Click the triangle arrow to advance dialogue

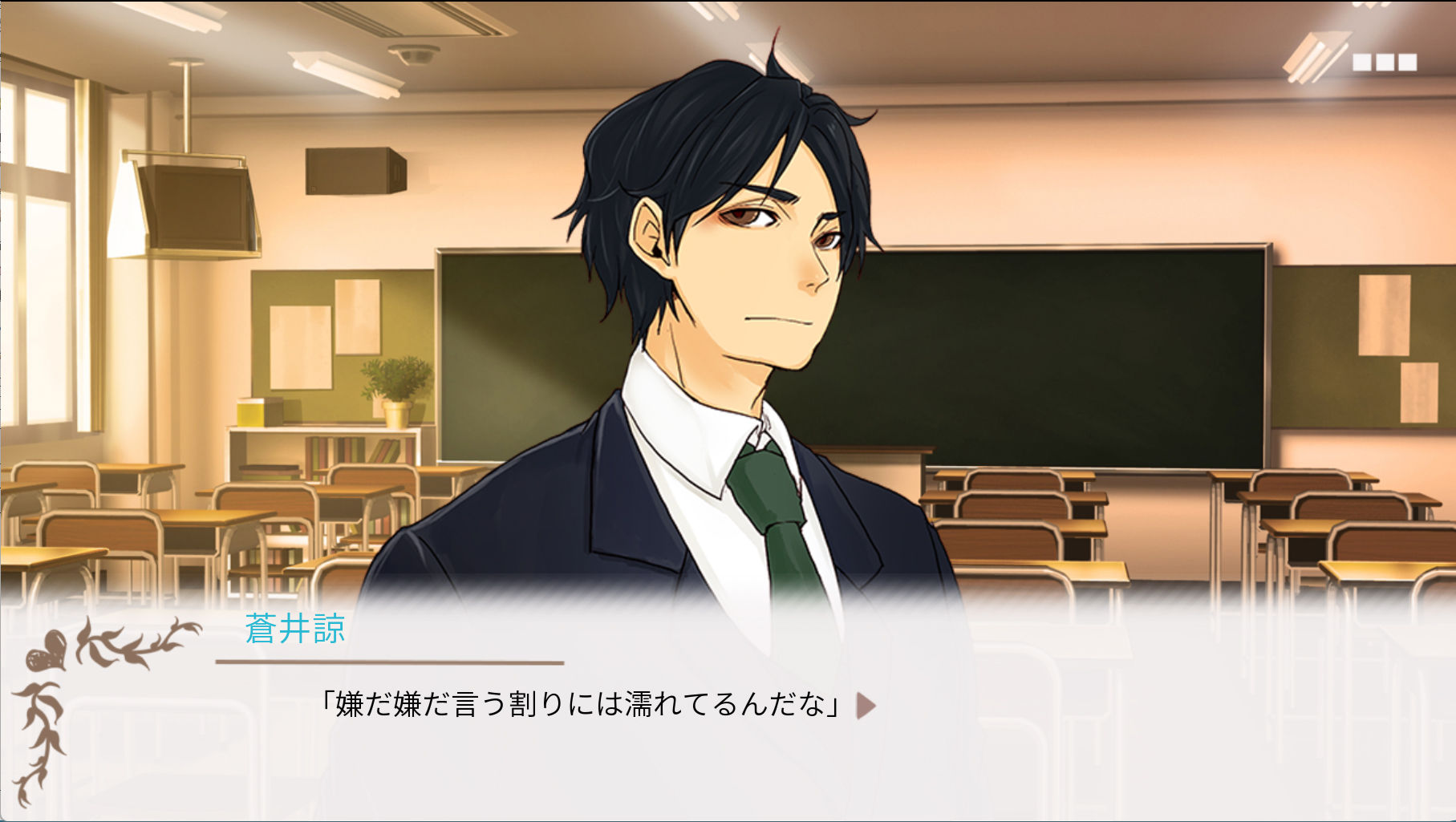click(866, 706)
